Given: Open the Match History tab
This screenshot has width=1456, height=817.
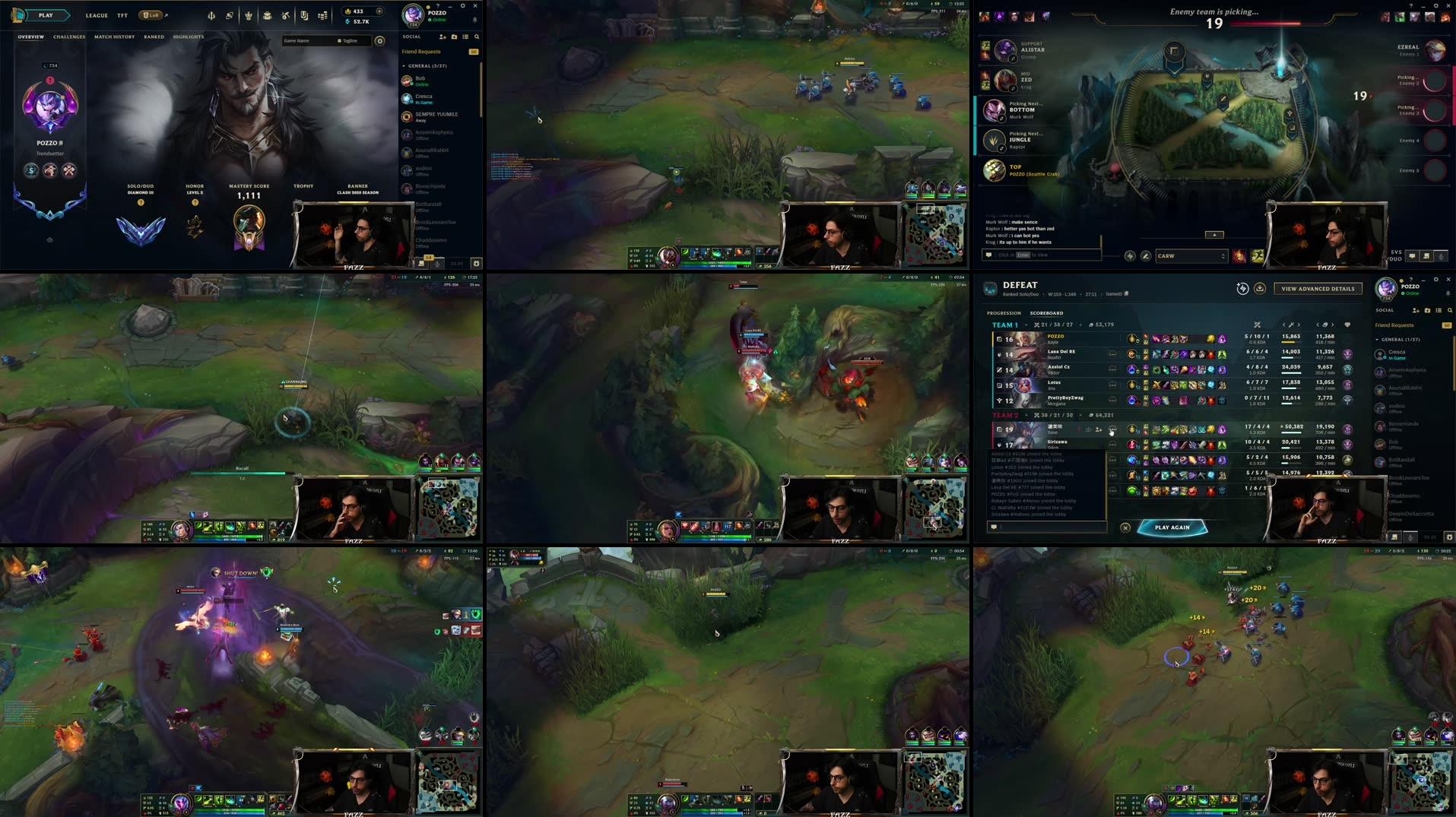Looking at the screenshot, I should [x=114, y=36].
